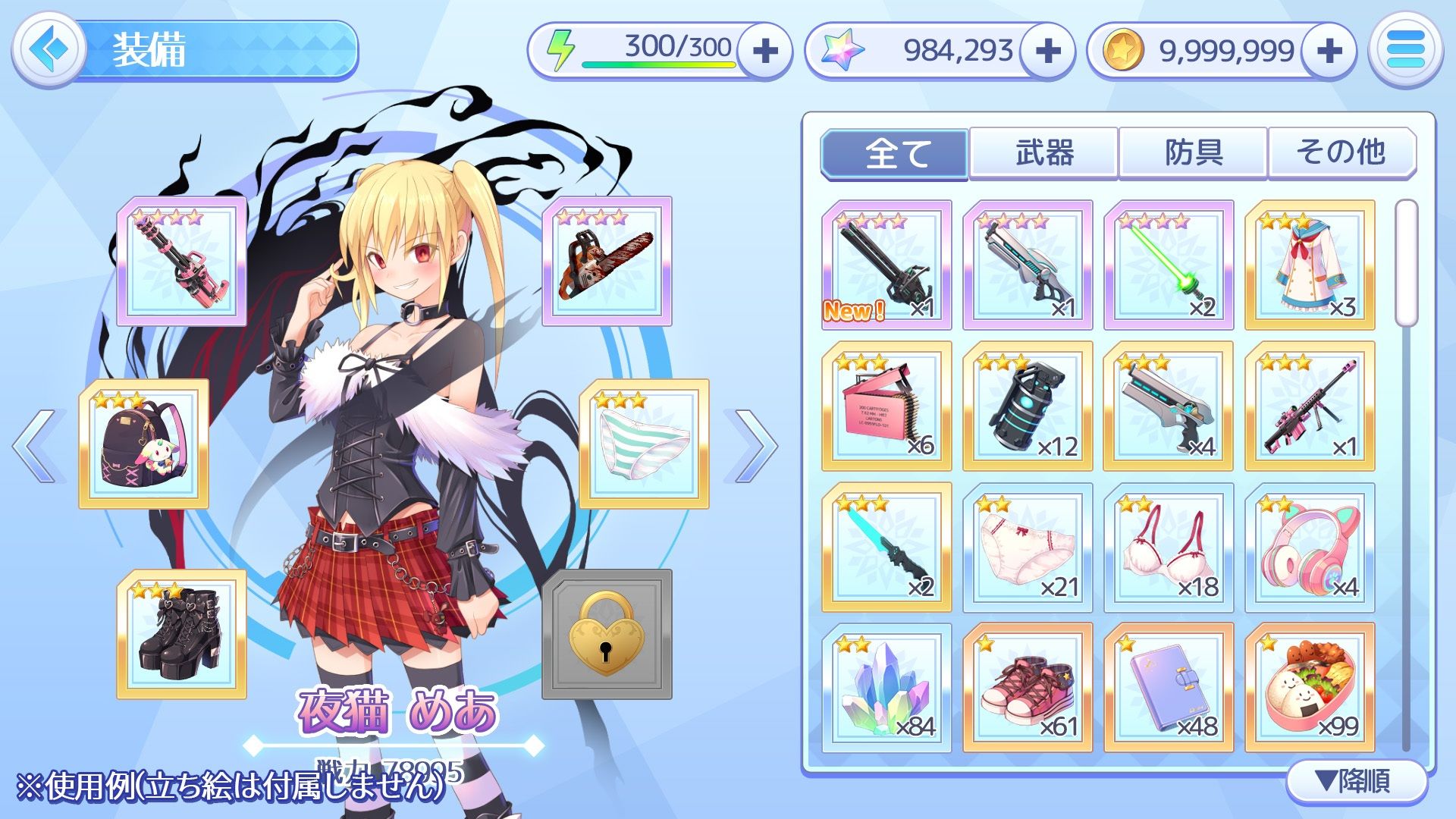Select the equipped pink minigun slot
Viewport: 1456px width, 819px height.
pos(182,262)
